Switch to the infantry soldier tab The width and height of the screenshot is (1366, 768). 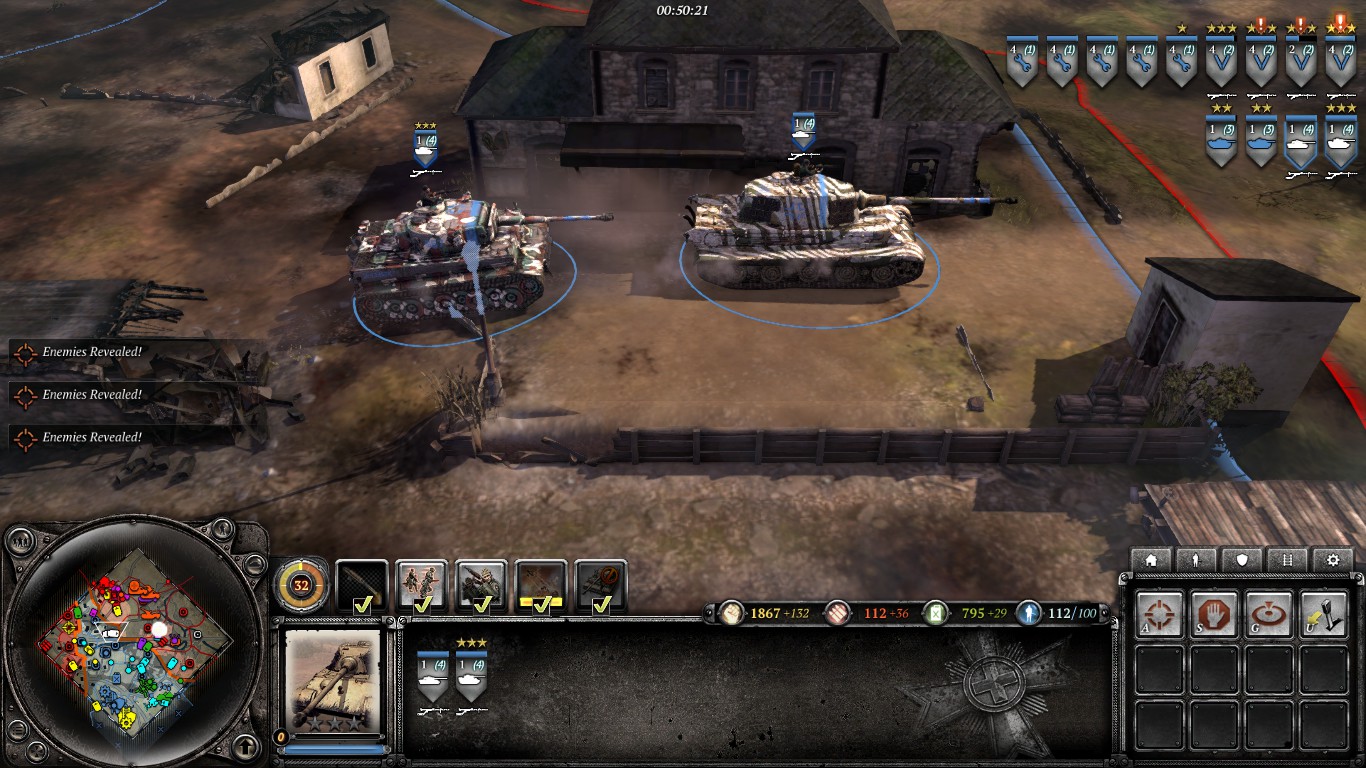(1197, 560)
